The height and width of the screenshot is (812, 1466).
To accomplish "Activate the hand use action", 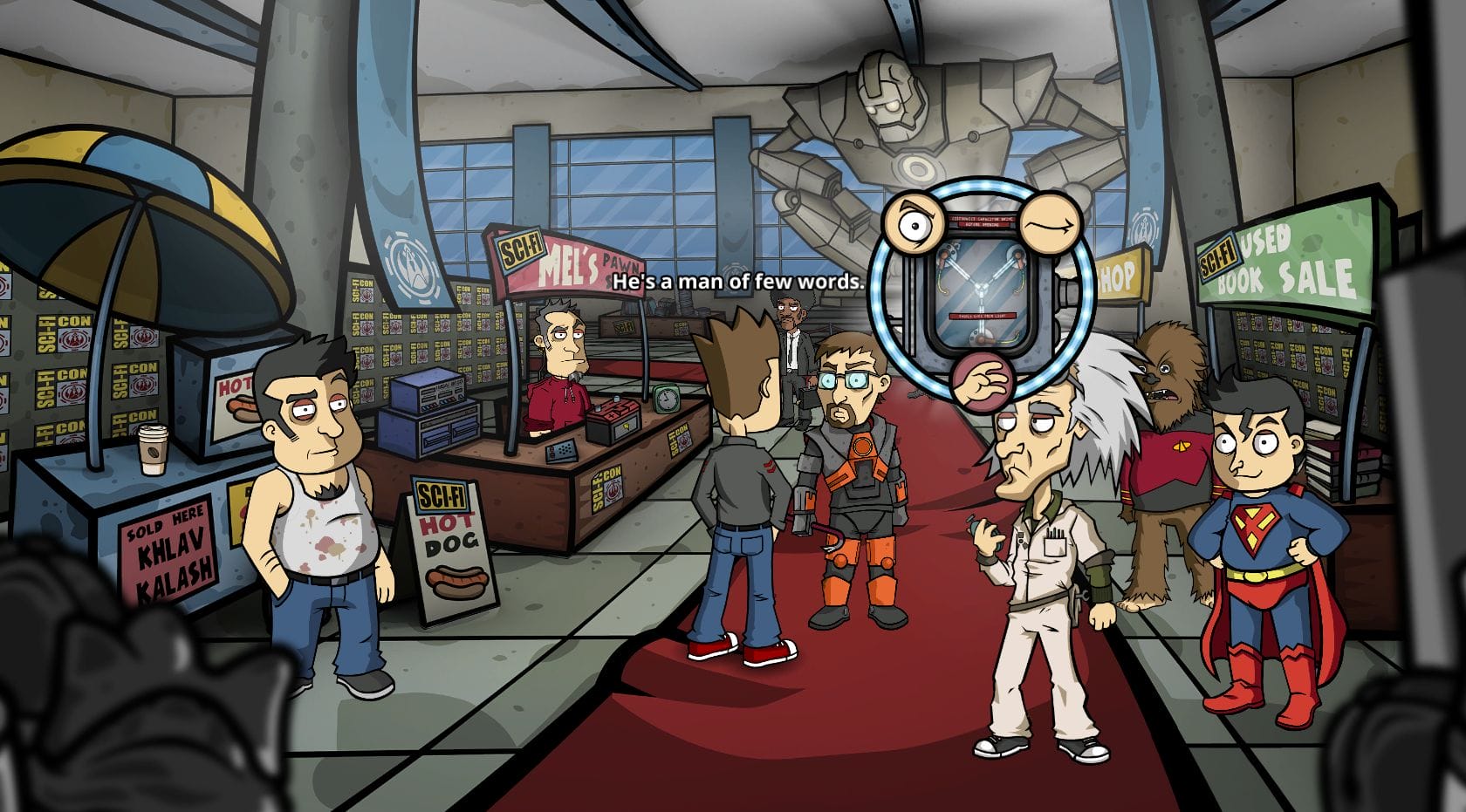I will pos(982,379).
